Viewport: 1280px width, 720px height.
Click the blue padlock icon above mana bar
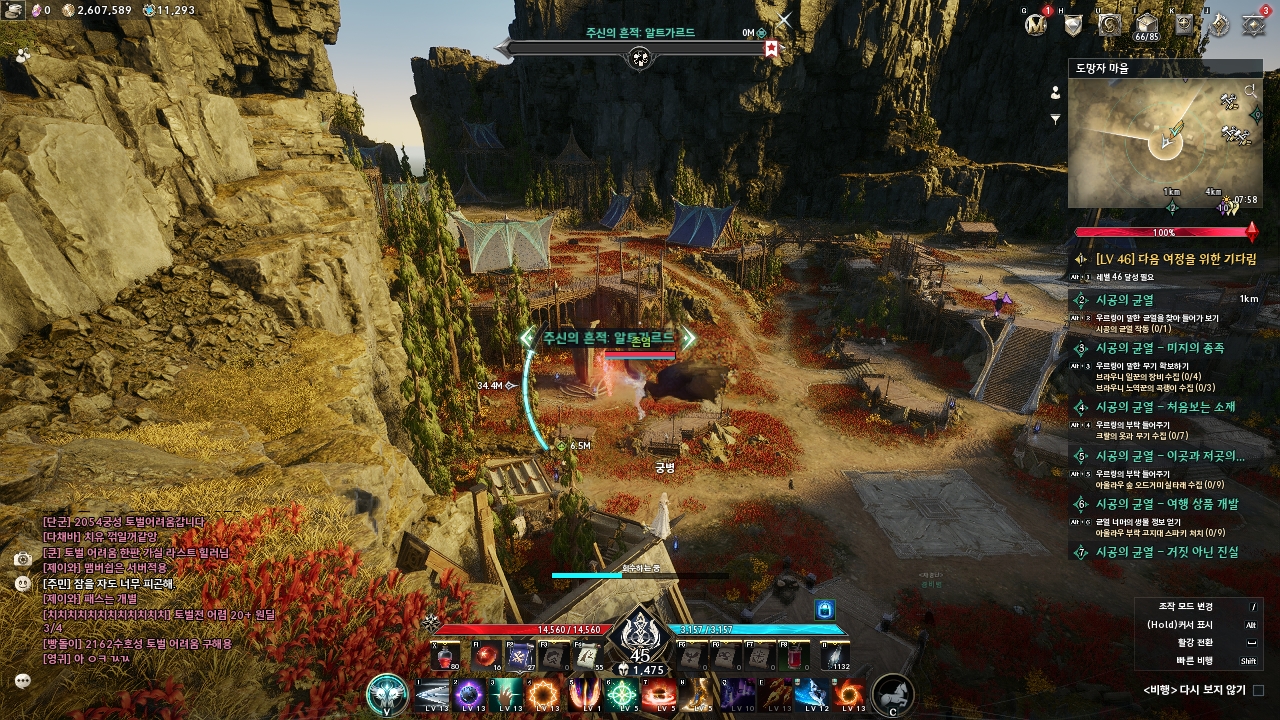pos(824,609)
